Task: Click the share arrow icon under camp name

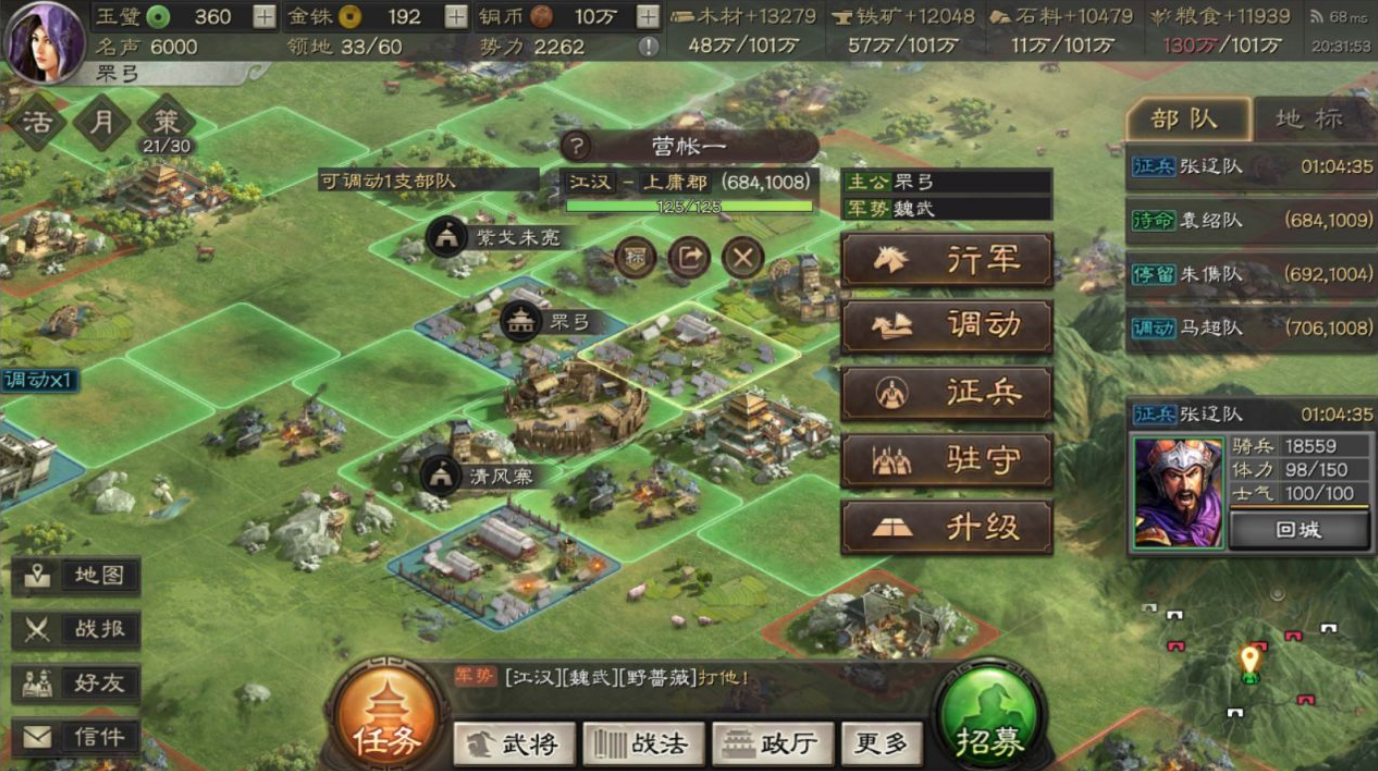Action: click(x=689, y=258)
